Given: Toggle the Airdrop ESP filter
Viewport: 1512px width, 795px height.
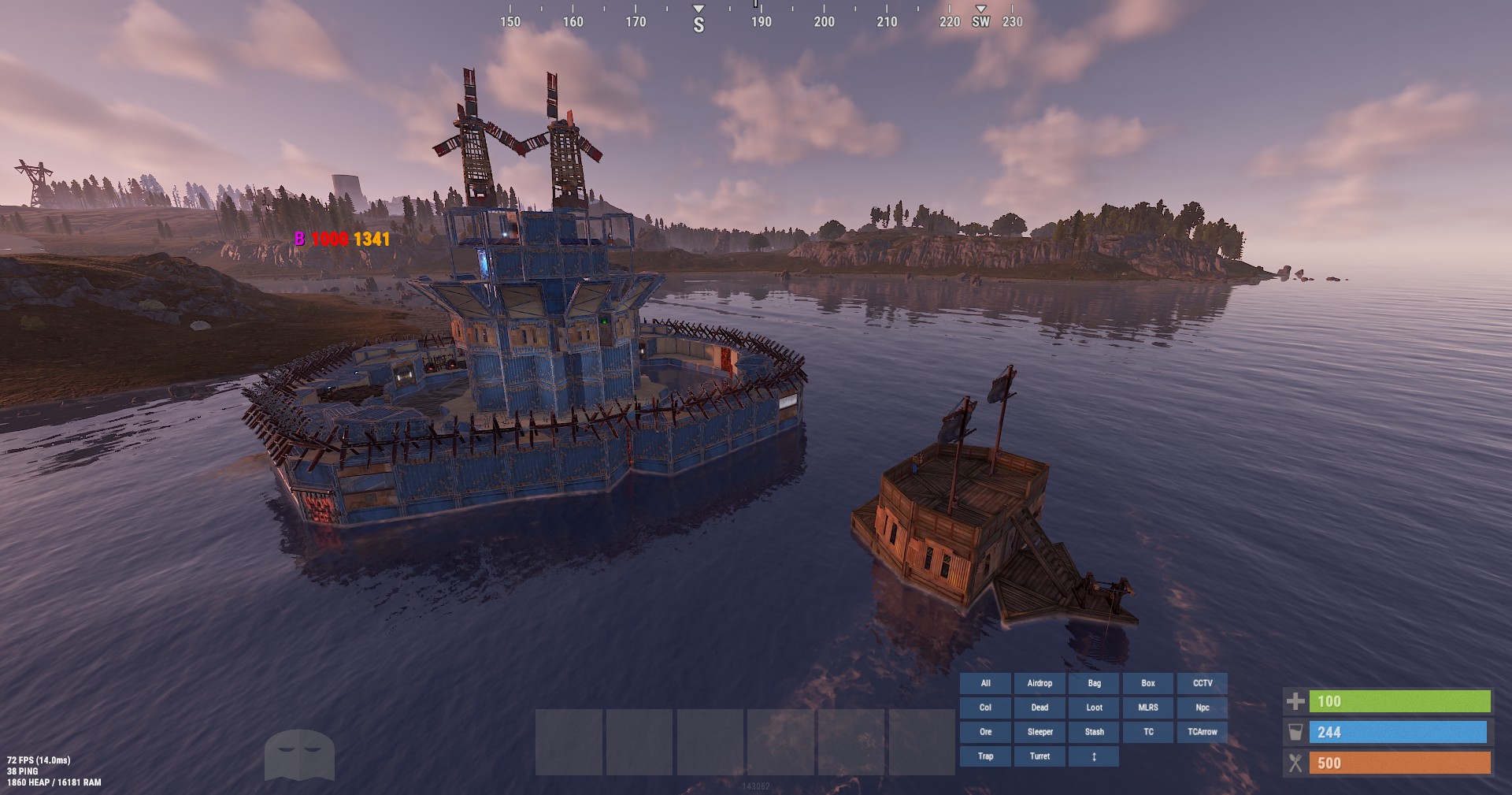Looking at the screenshot, I should pyautogui.click(x=1039, y=683).
